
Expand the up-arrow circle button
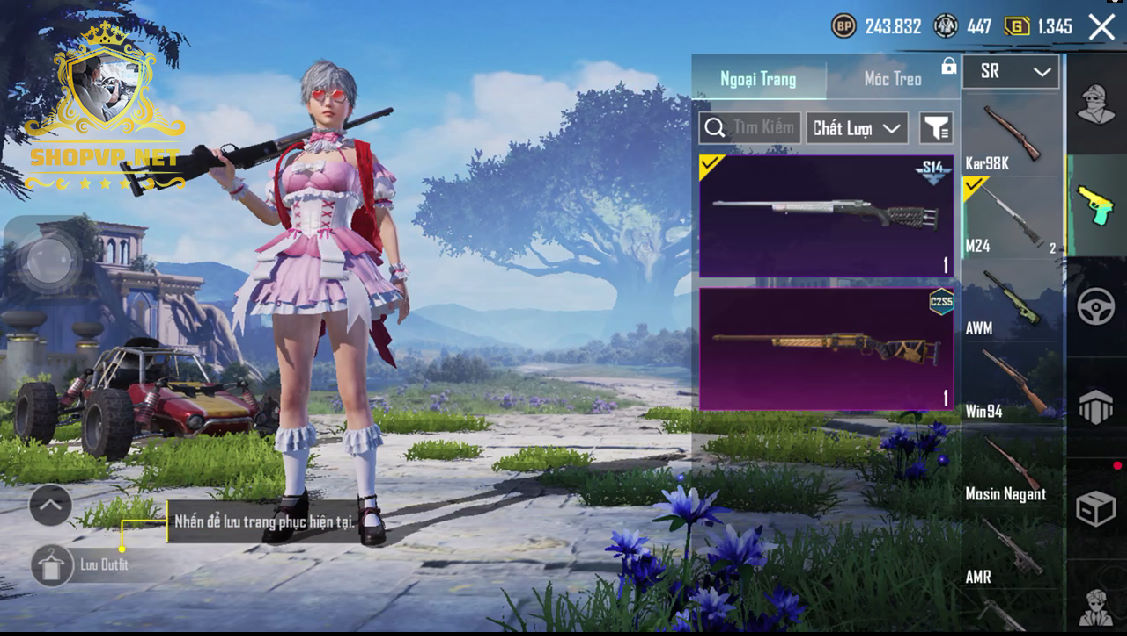click(x=50, y=505)
